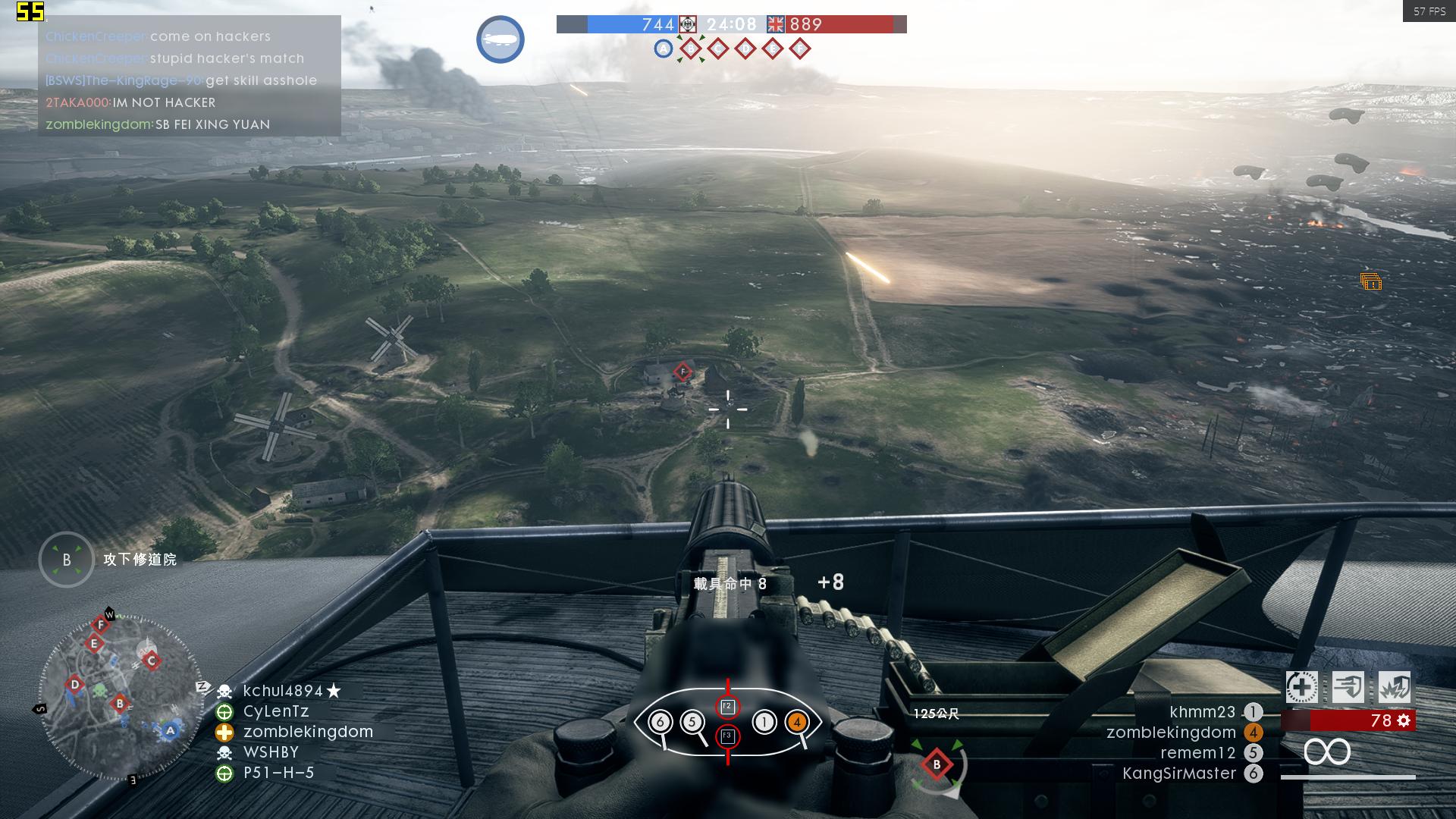Select the speed shield ability icon
The height and width of the screenshot is (819, 1456).
pyautogui.click(x=1348, y=688)
